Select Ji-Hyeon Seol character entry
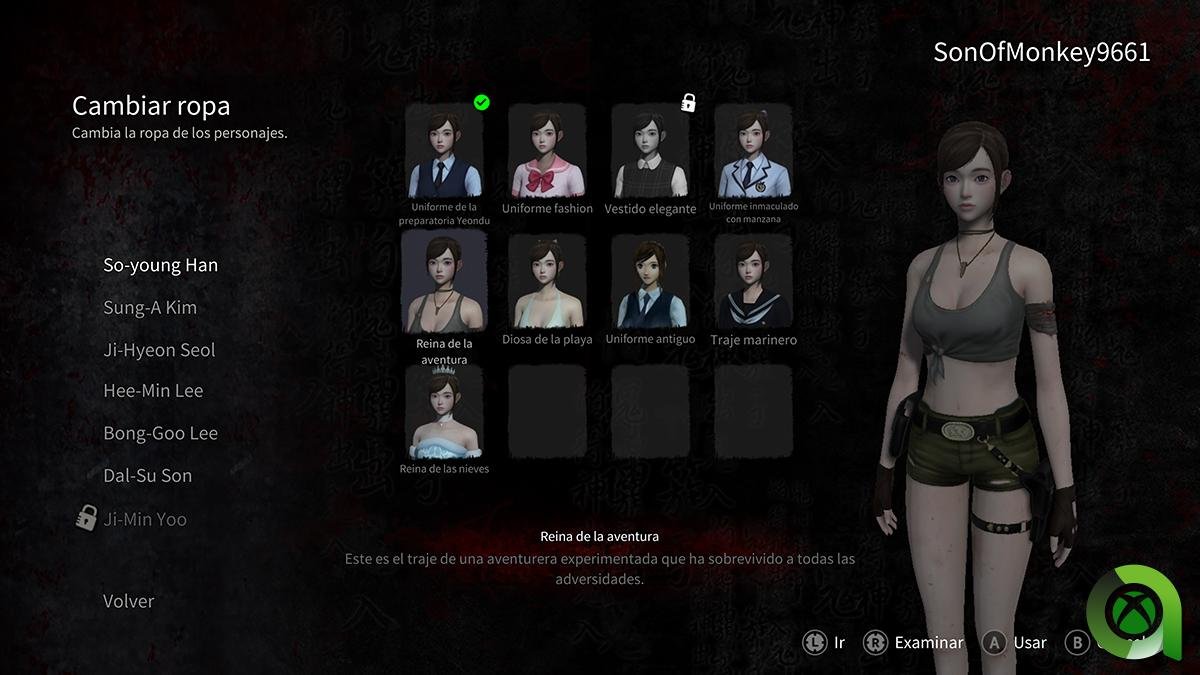Screen dimensions: 1200x675 pos(159,350)
